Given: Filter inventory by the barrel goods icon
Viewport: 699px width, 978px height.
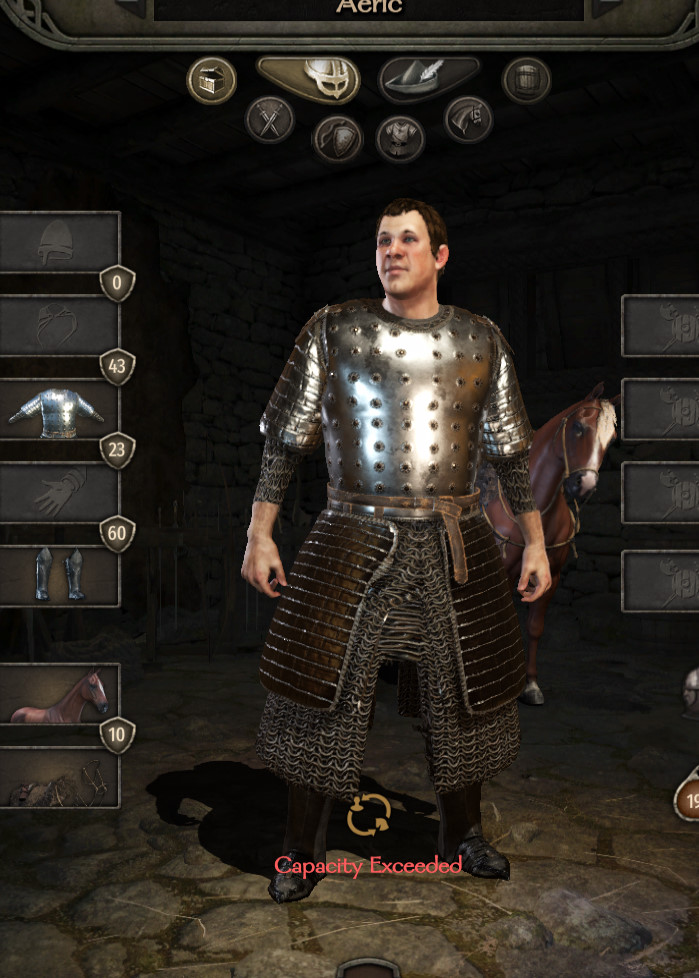Looking at the screenshot, I should [526, 80].
